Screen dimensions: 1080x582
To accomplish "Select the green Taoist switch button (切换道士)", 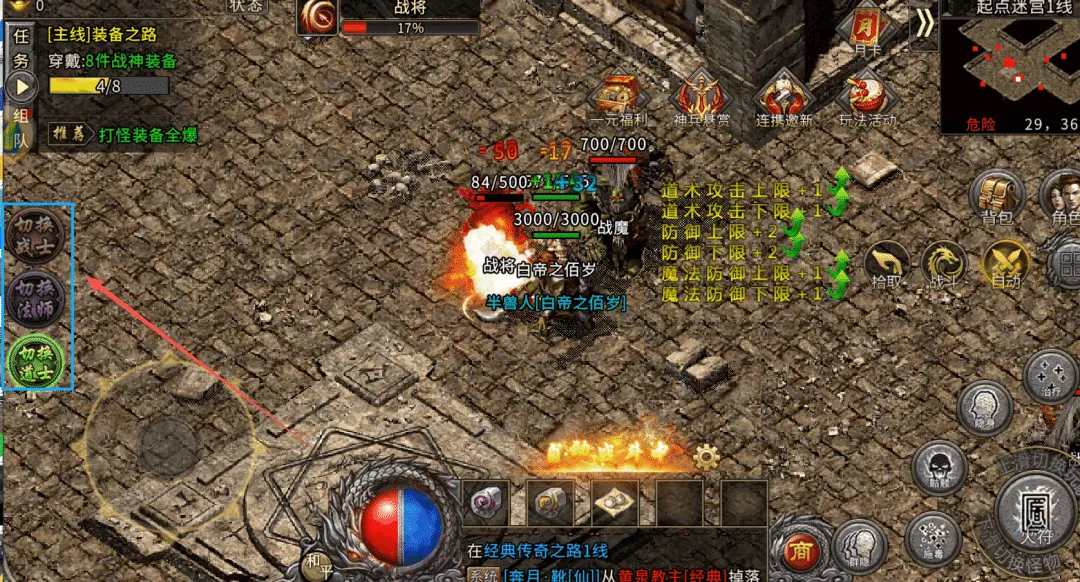I will 37,360.
